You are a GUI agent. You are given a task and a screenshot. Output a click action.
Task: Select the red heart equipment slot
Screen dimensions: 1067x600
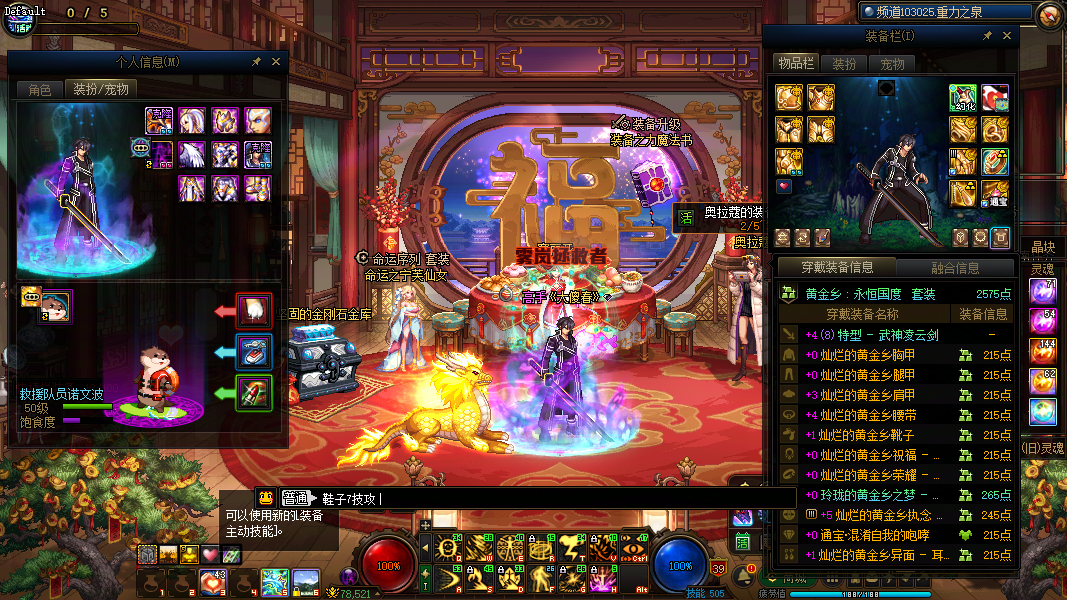point(785,186)
